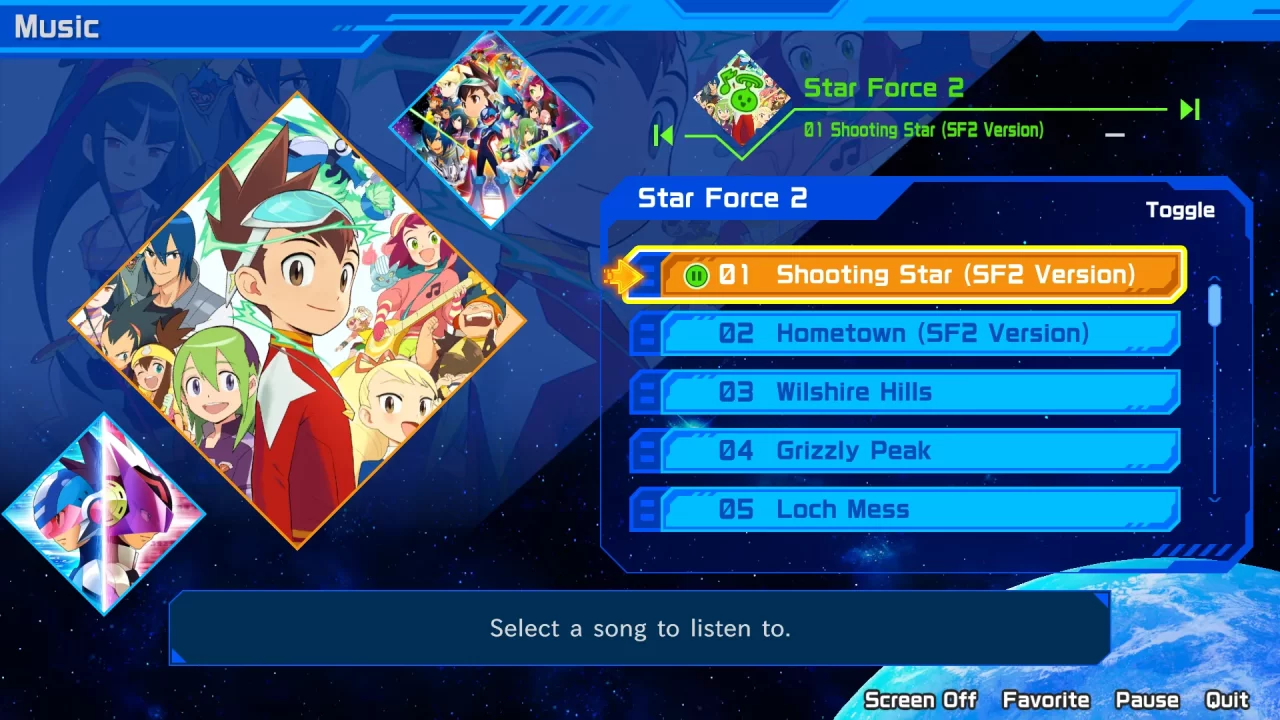Click the track icon beside 02 Hometown
The height and width of the screenshot is (720, 1280).
point(645,332)
